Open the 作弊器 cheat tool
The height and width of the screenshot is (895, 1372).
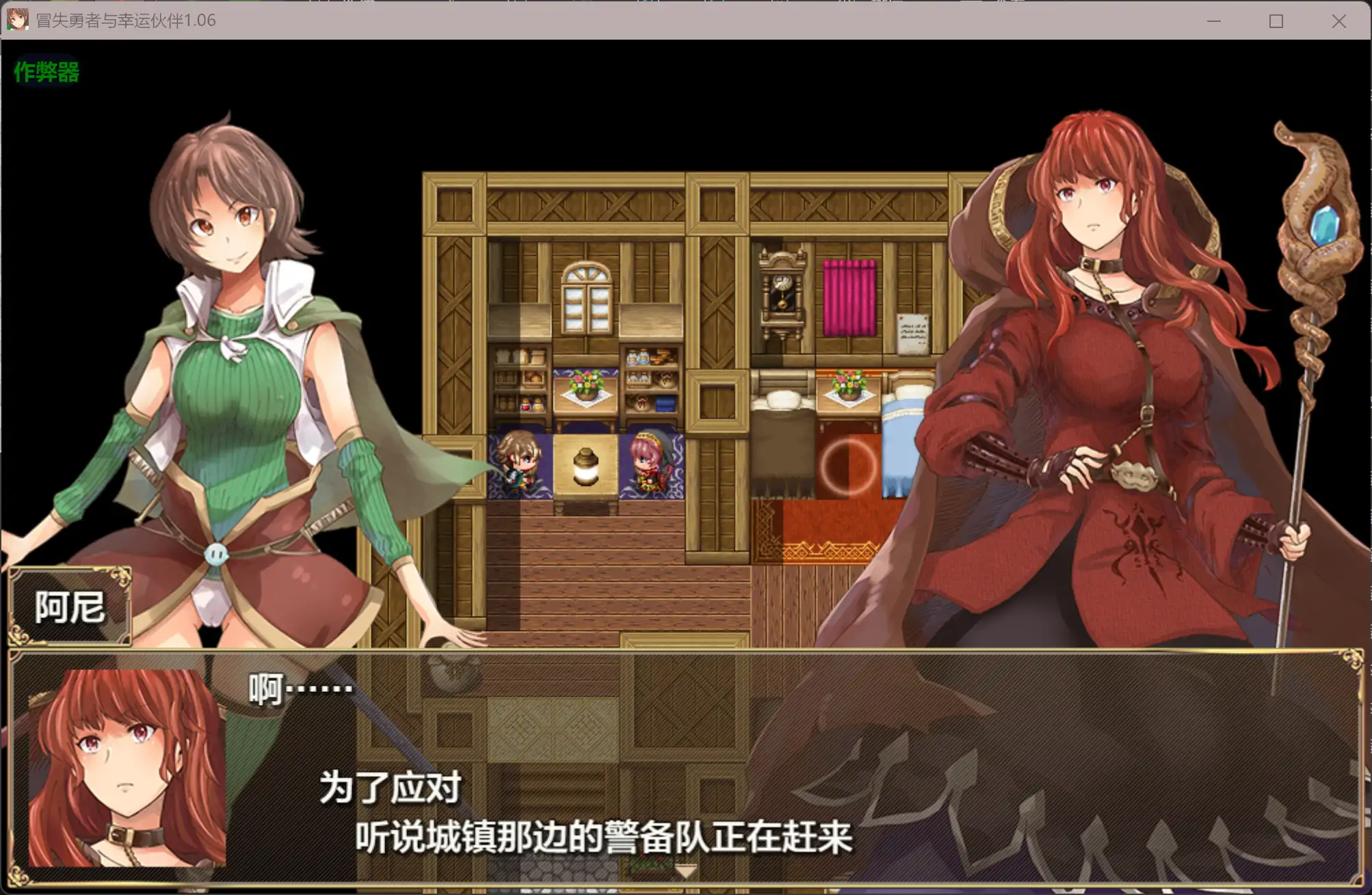coord(47,71)
